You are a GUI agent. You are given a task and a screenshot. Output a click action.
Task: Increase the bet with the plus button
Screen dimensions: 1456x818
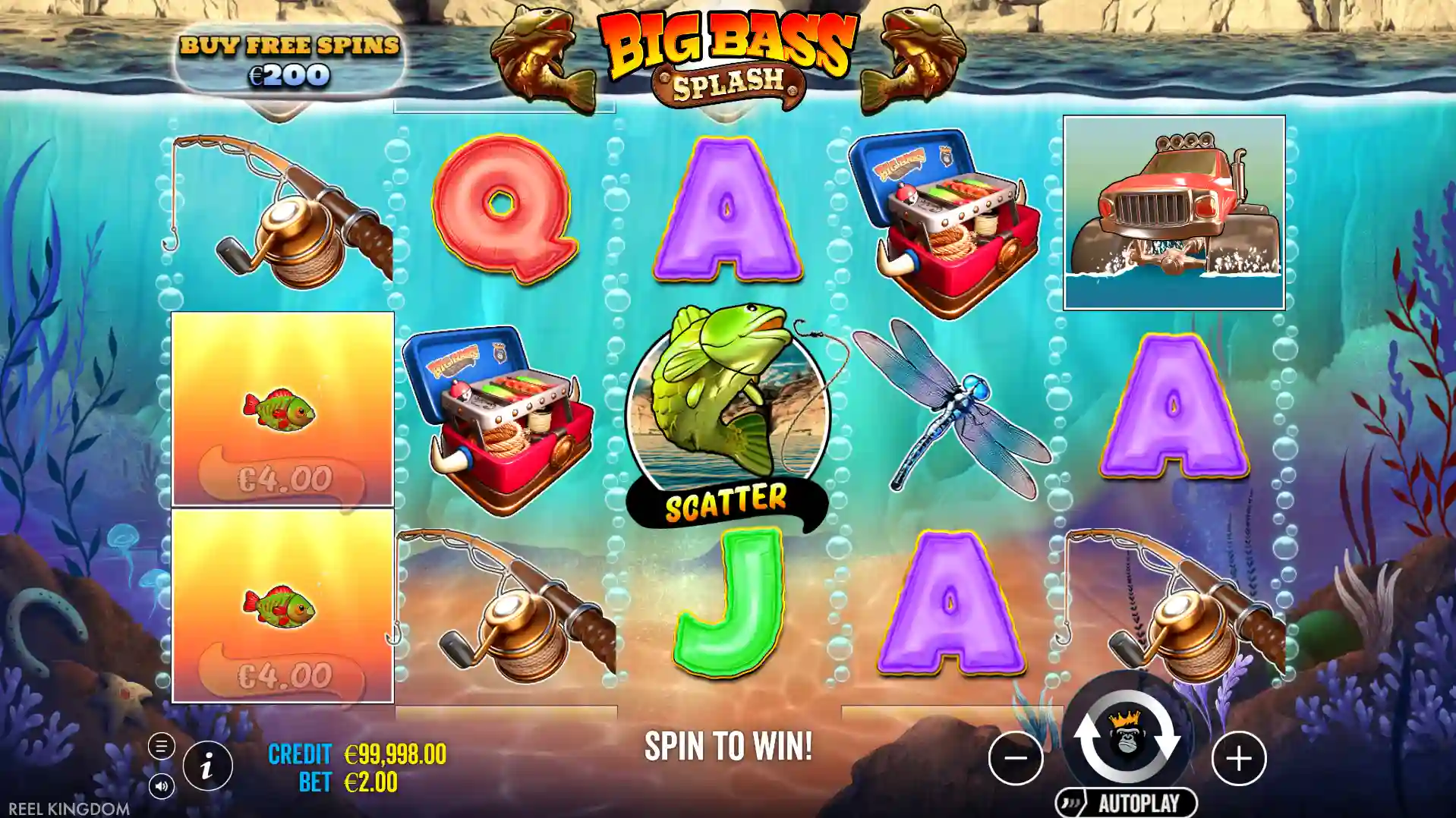[x=1239, y=758]
